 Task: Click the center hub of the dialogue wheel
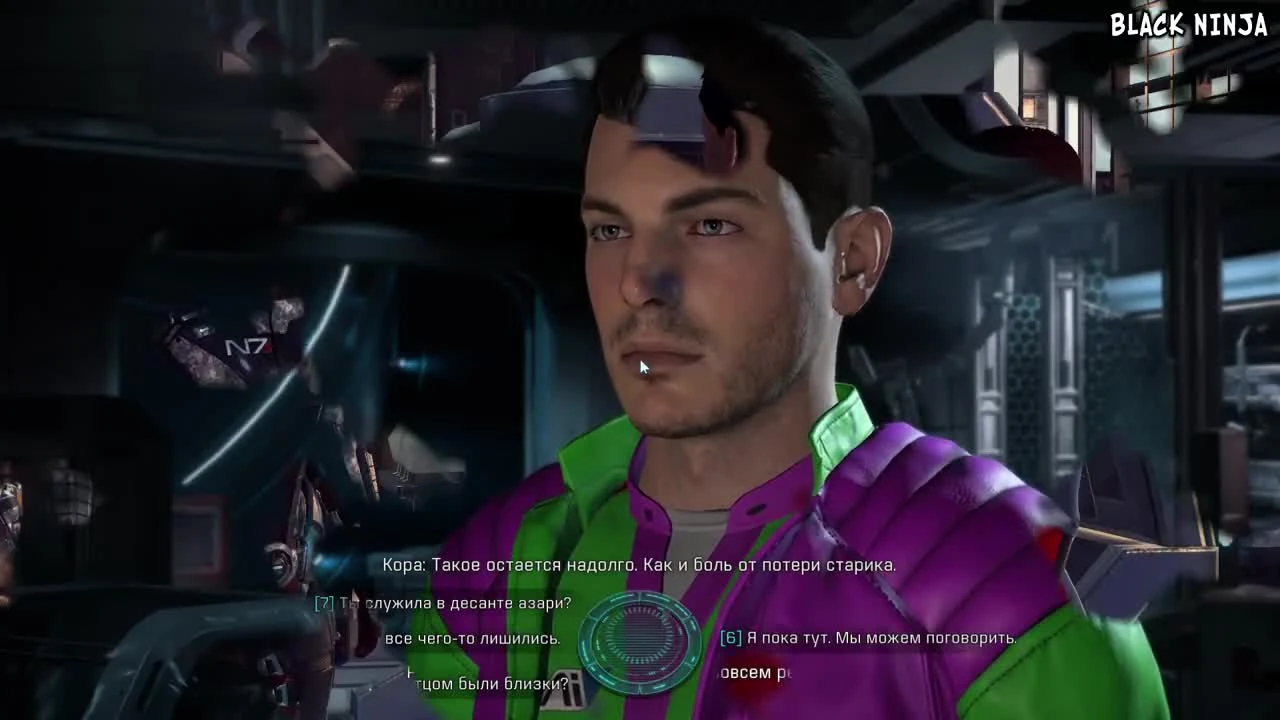640,640
